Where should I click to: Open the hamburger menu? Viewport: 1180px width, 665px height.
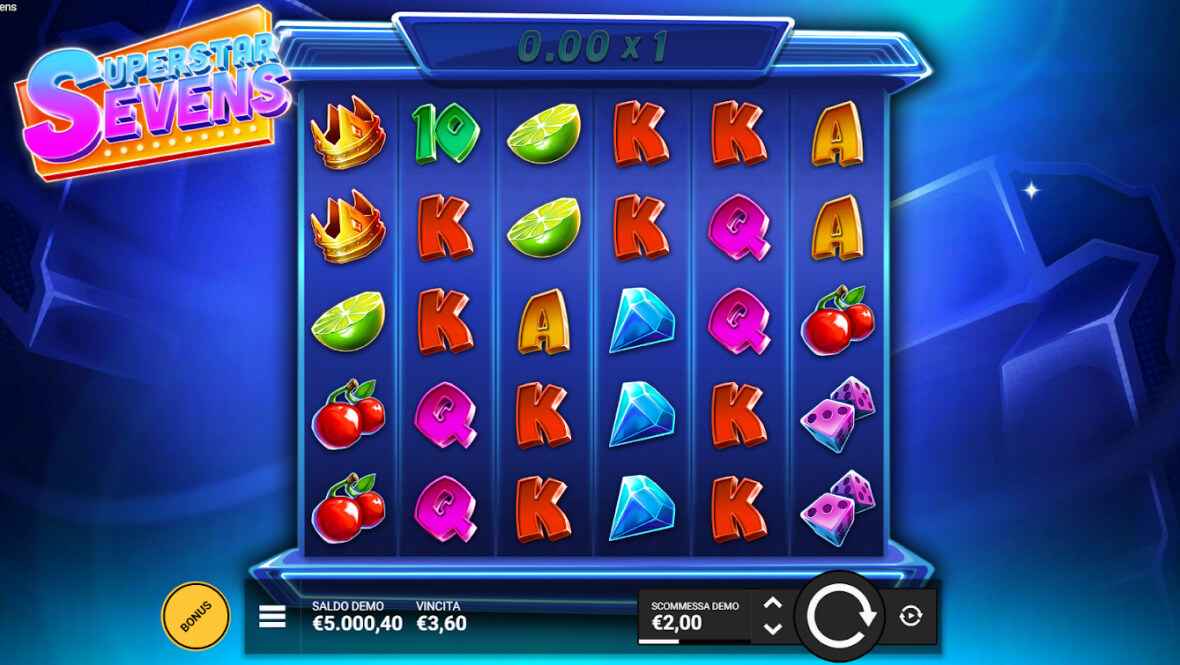coord(272,617)
